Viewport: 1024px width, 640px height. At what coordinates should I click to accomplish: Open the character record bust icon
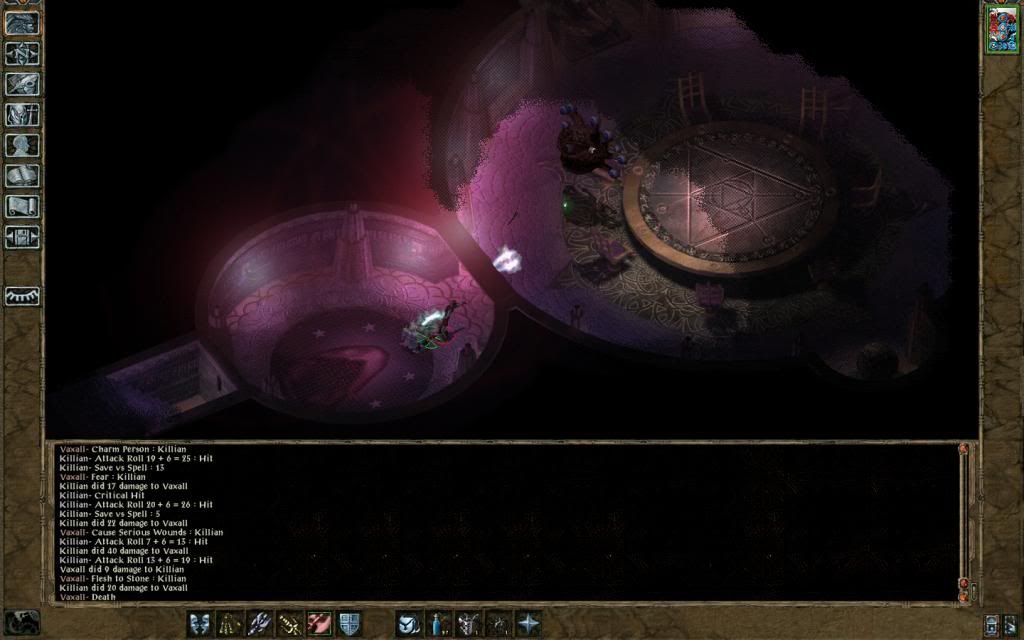[22, 146]
